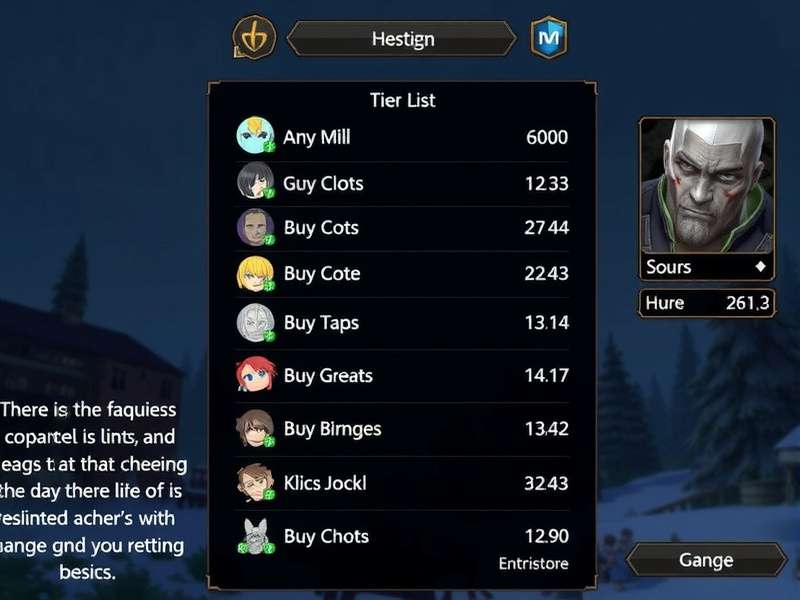Select the Buy Chots row
This screenshot has height=600, width=800.
(x=402, y=536)
